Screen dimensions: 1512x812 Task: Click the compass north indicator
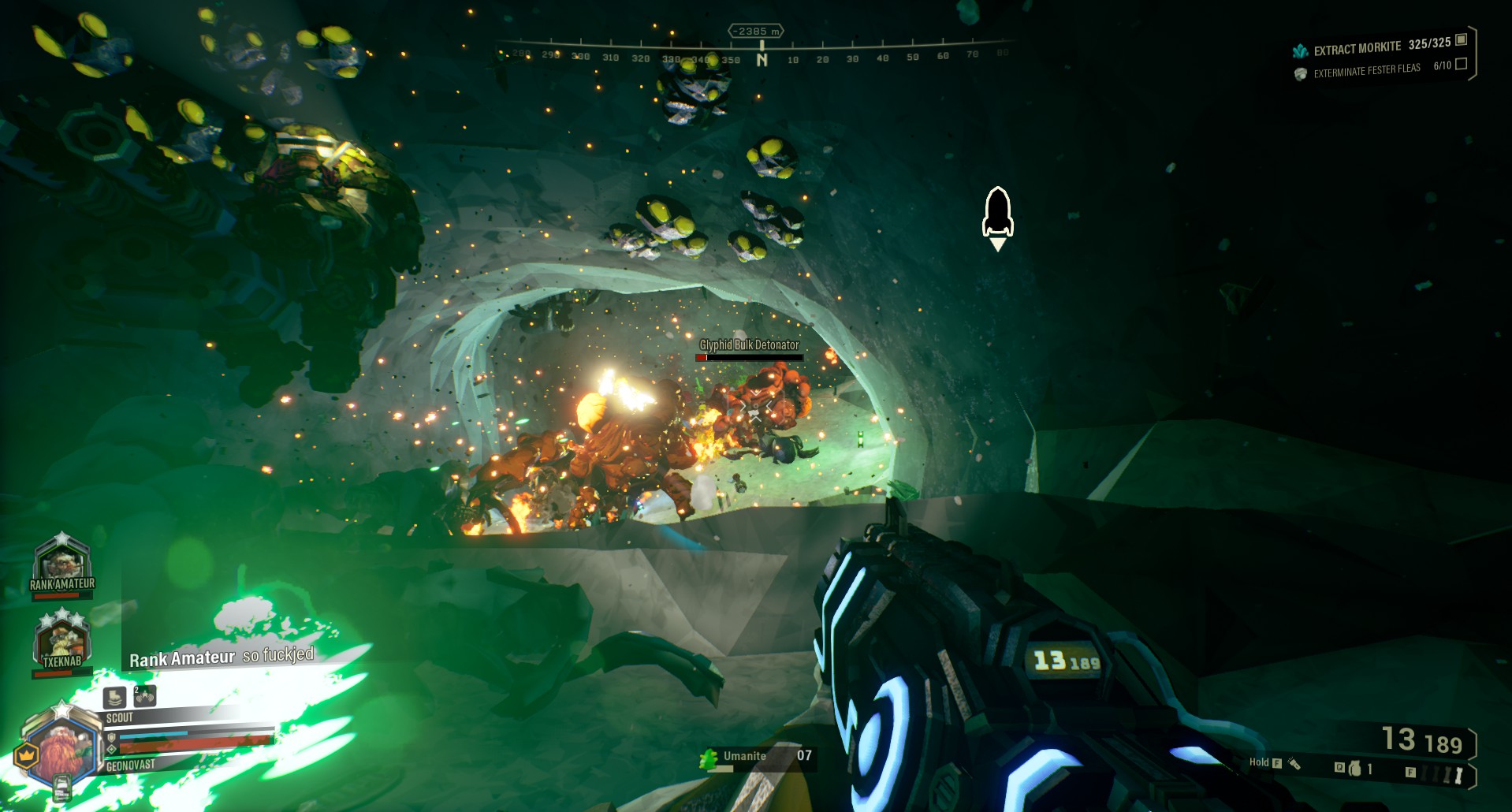pyautogui.click(x=762, y=59)
